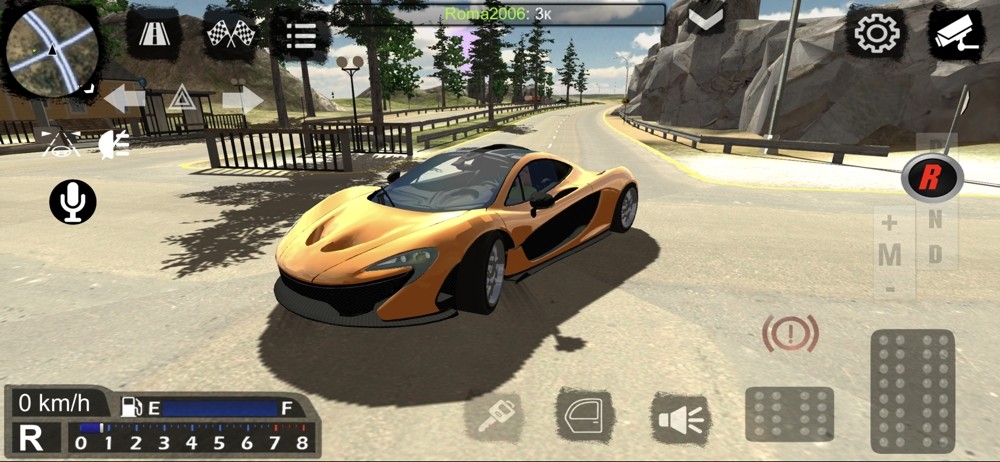
Task: Activate the right turn signal arrow
Action: tap(242, 98)
